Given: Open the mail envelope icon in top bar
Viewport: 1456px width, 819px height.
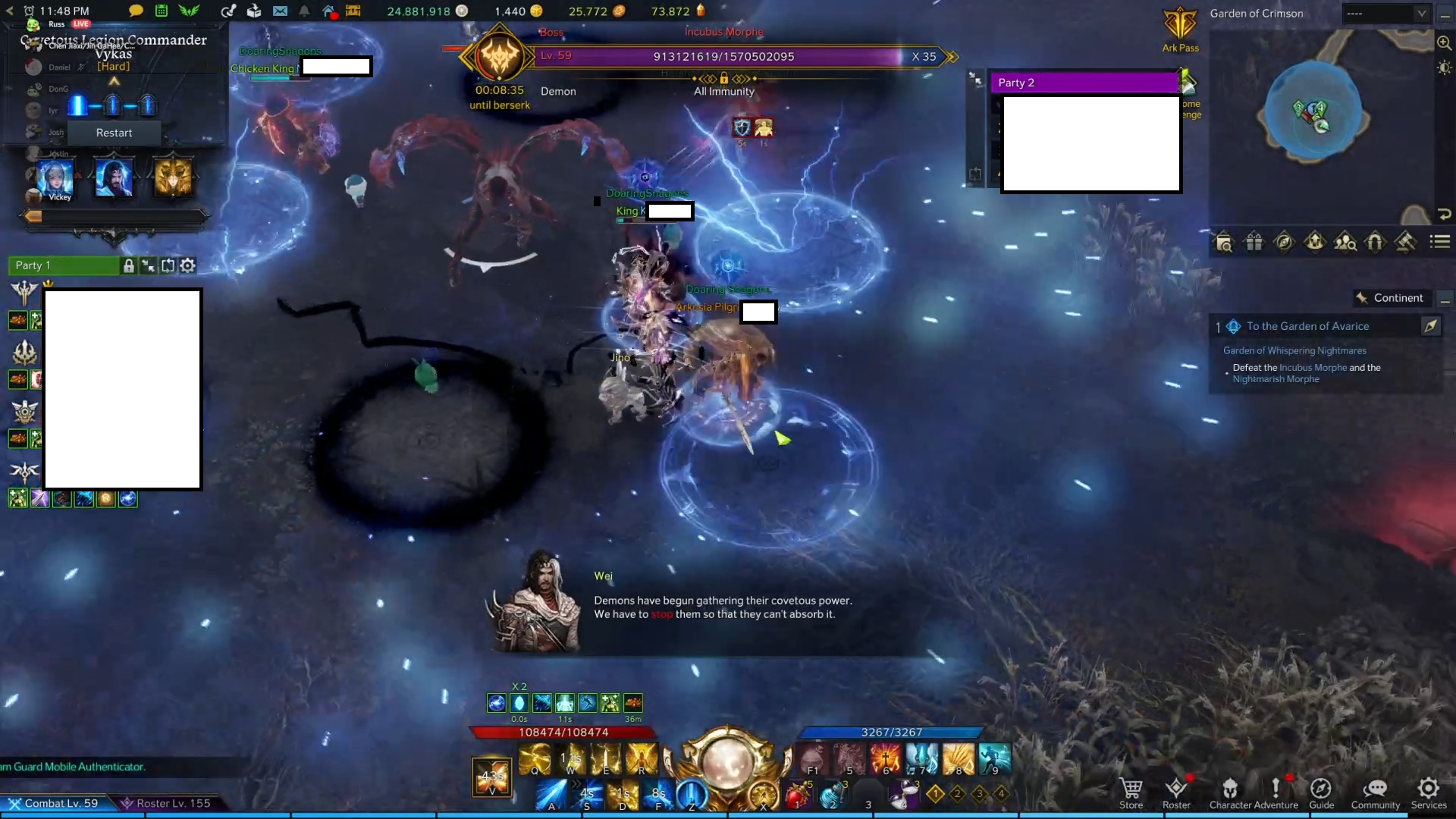Looking at the screenshot, I should point(281,11).
